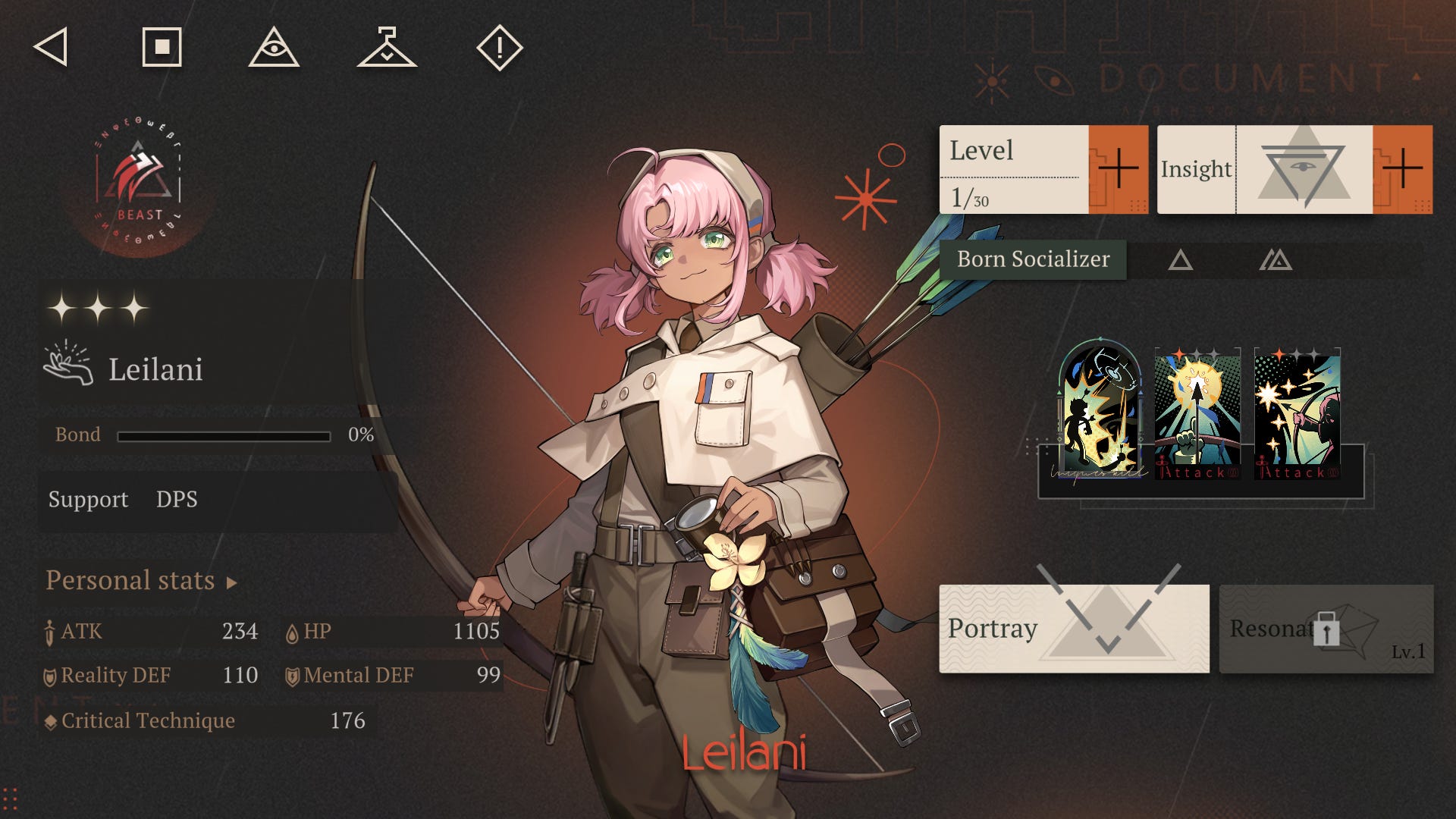Upgrade Insight with the orange plus
1456x819 pixels.
1402,169
